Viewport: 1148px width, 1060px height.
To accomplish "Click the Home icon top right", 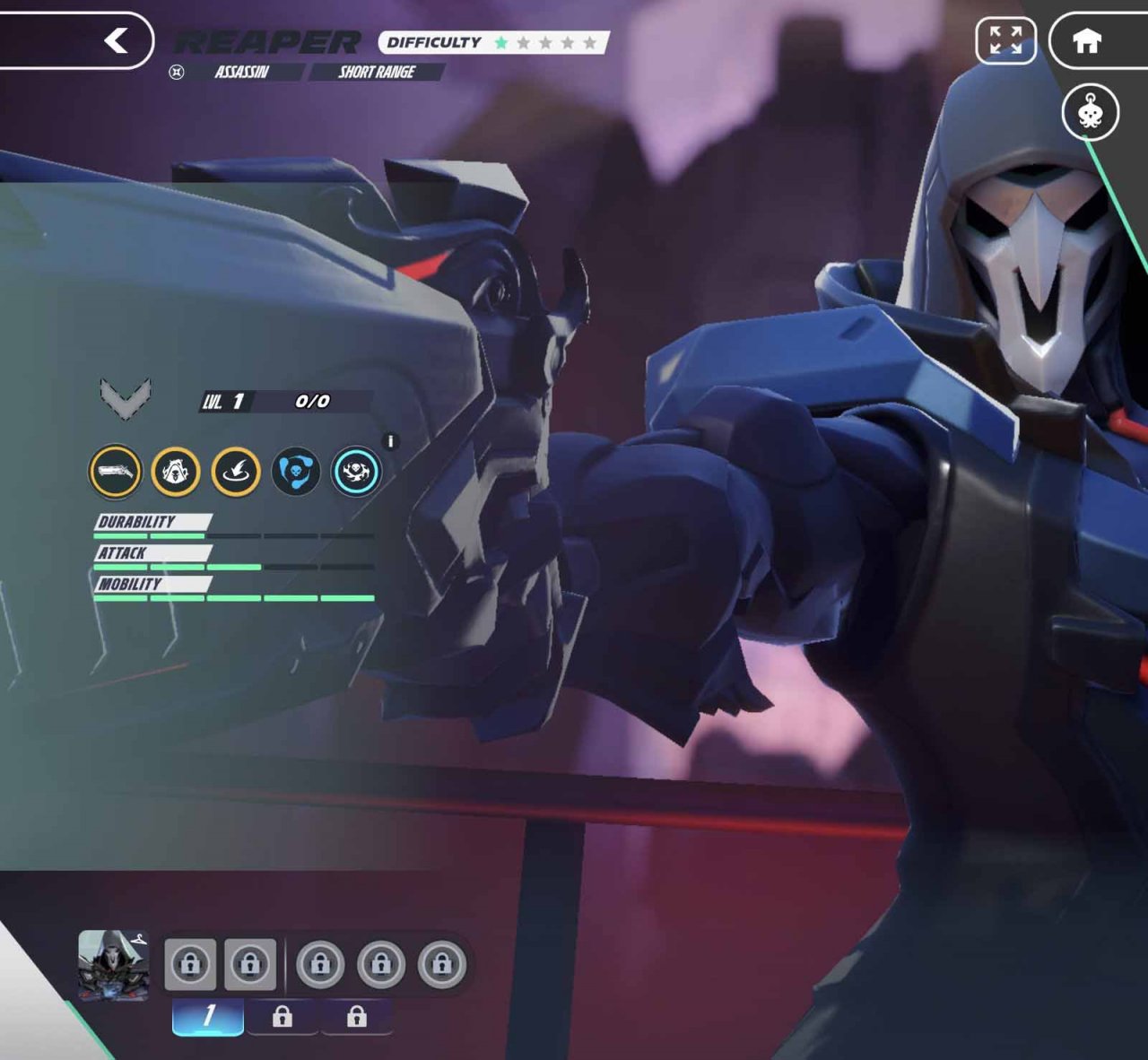I will pyautogui.click(x=1087, y=40).
